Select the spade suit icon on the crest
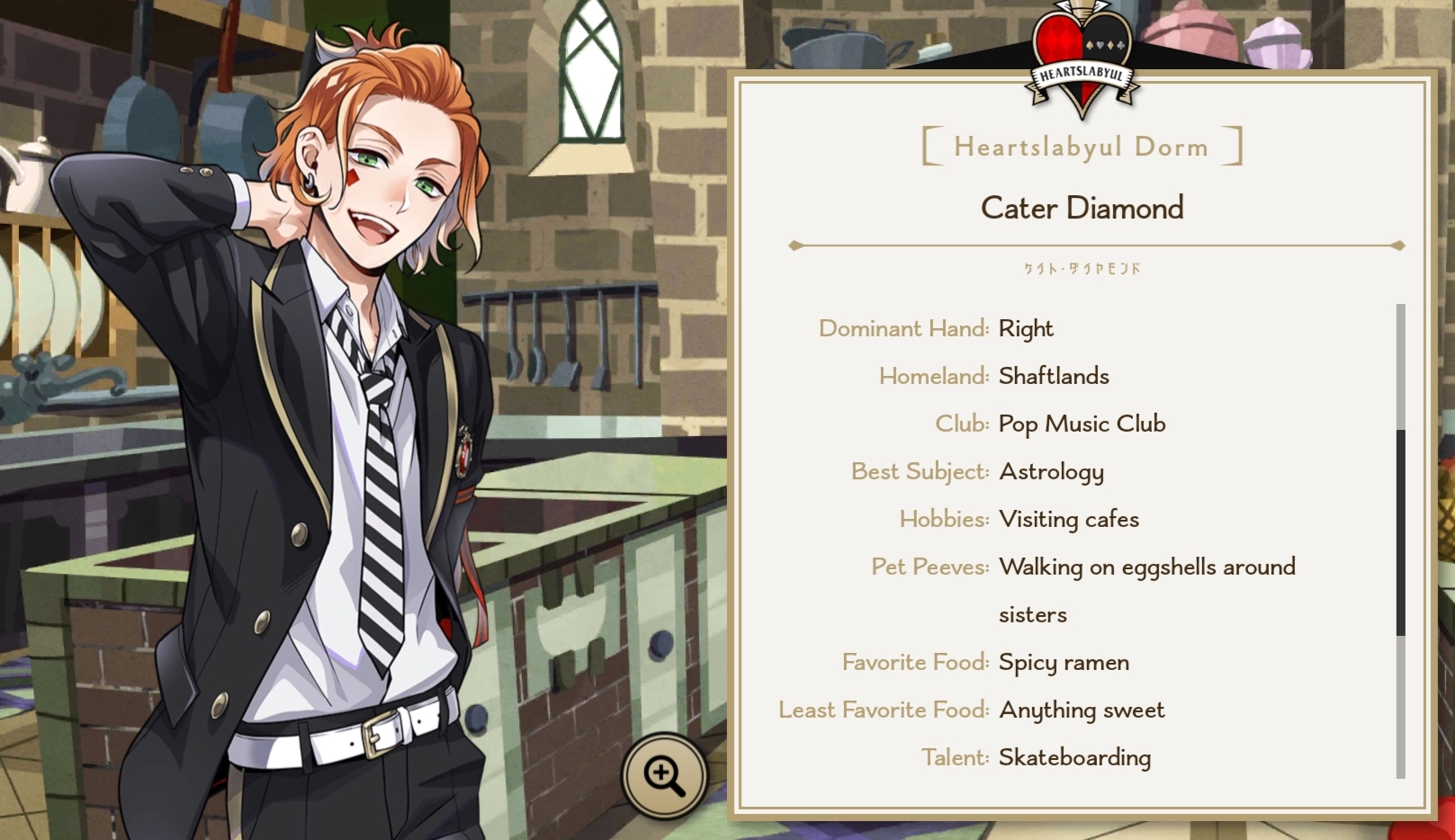Image resolution: width=1455 pixels, height=840 pixels. click(x=1090, y=46)
